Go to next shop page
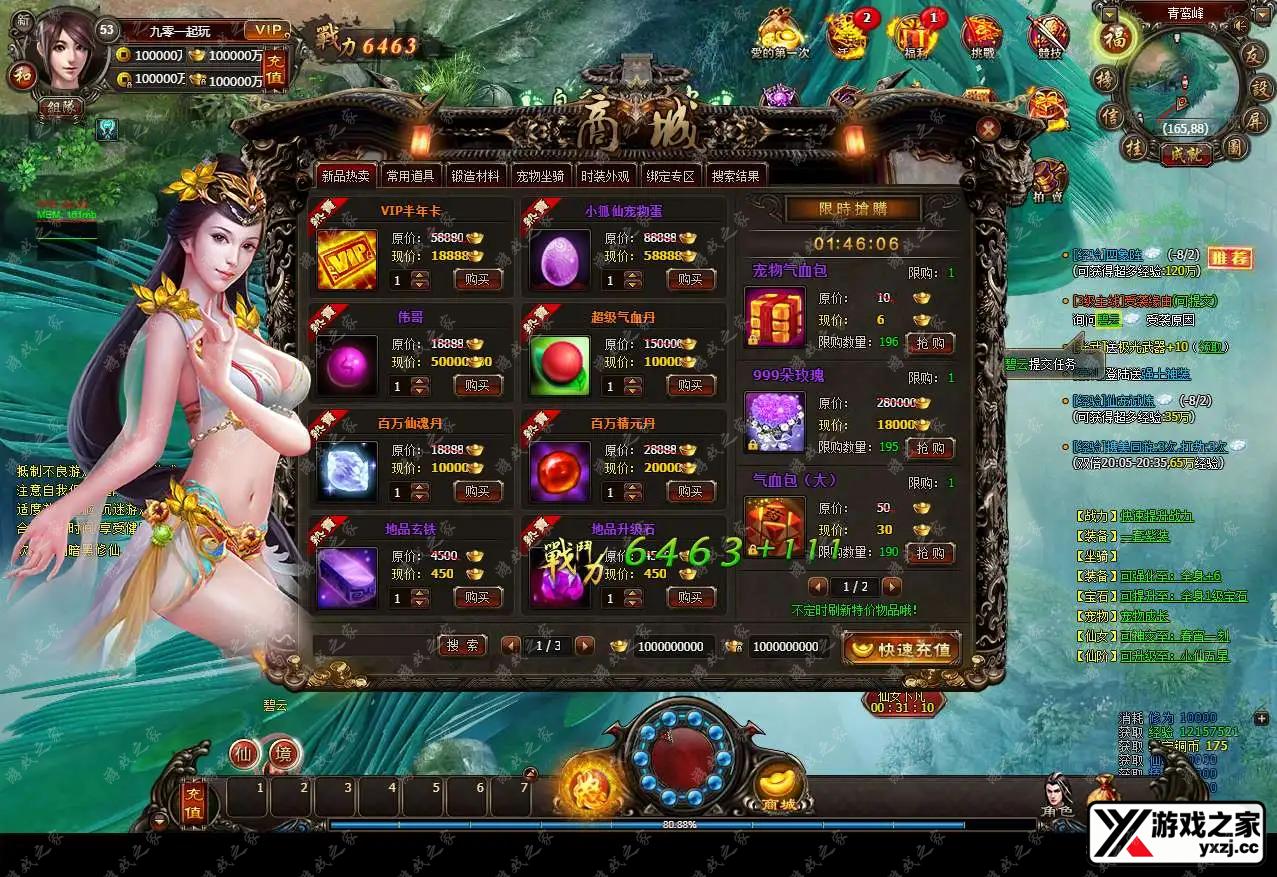The width and height of the screenshot is (1277, 877). pyautogui.click(x=585, y=646)
